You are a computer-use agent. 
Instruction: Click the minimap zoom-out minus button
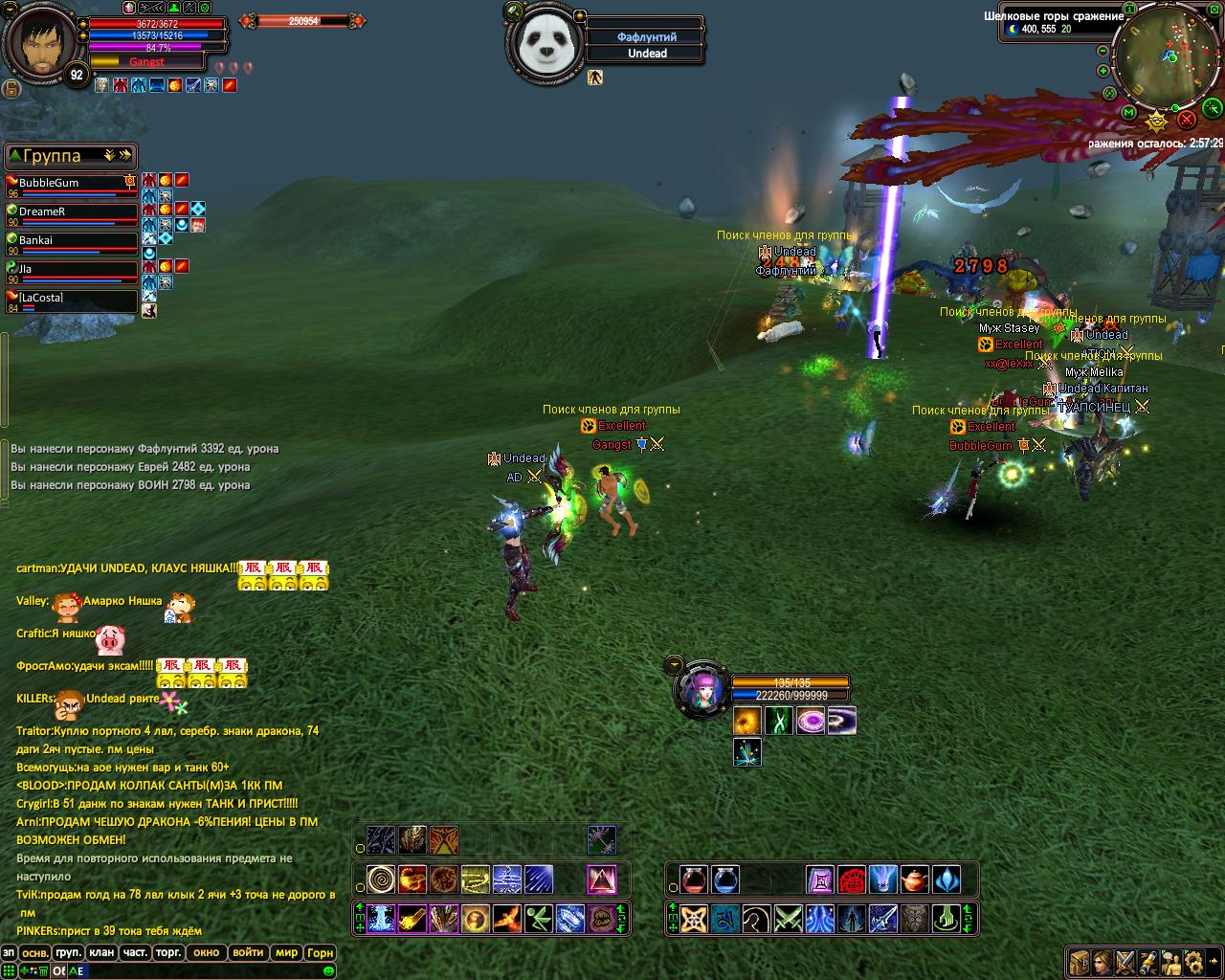click(1103, 51)
